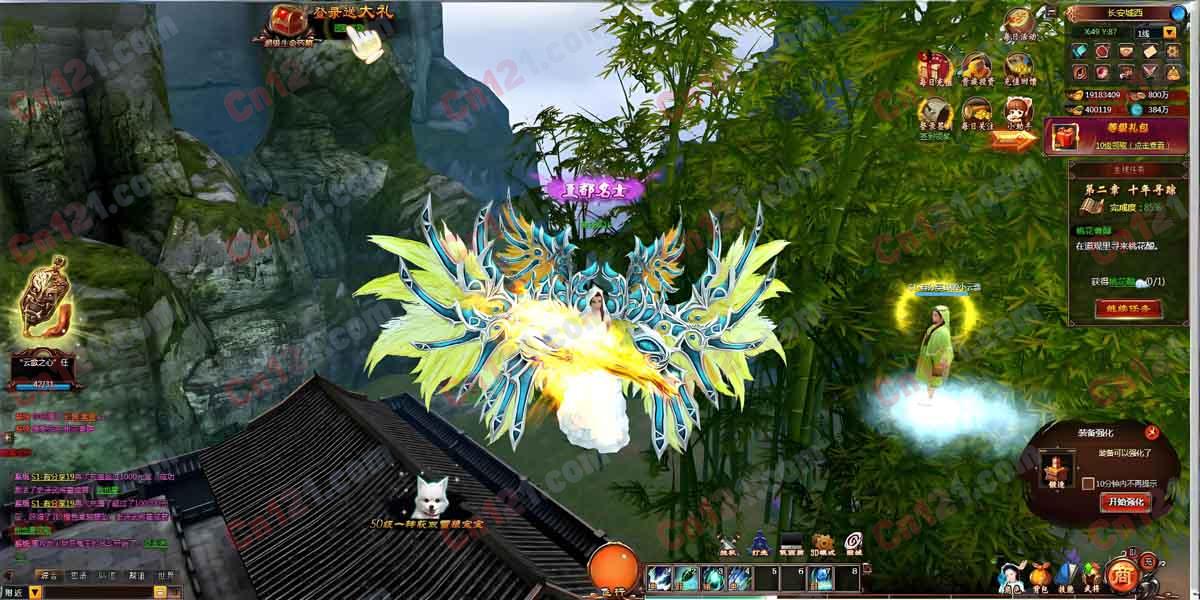The image size is (1200, 600).
Task: Open the 技能 skills menu
Action: [x=1066, y=577]
